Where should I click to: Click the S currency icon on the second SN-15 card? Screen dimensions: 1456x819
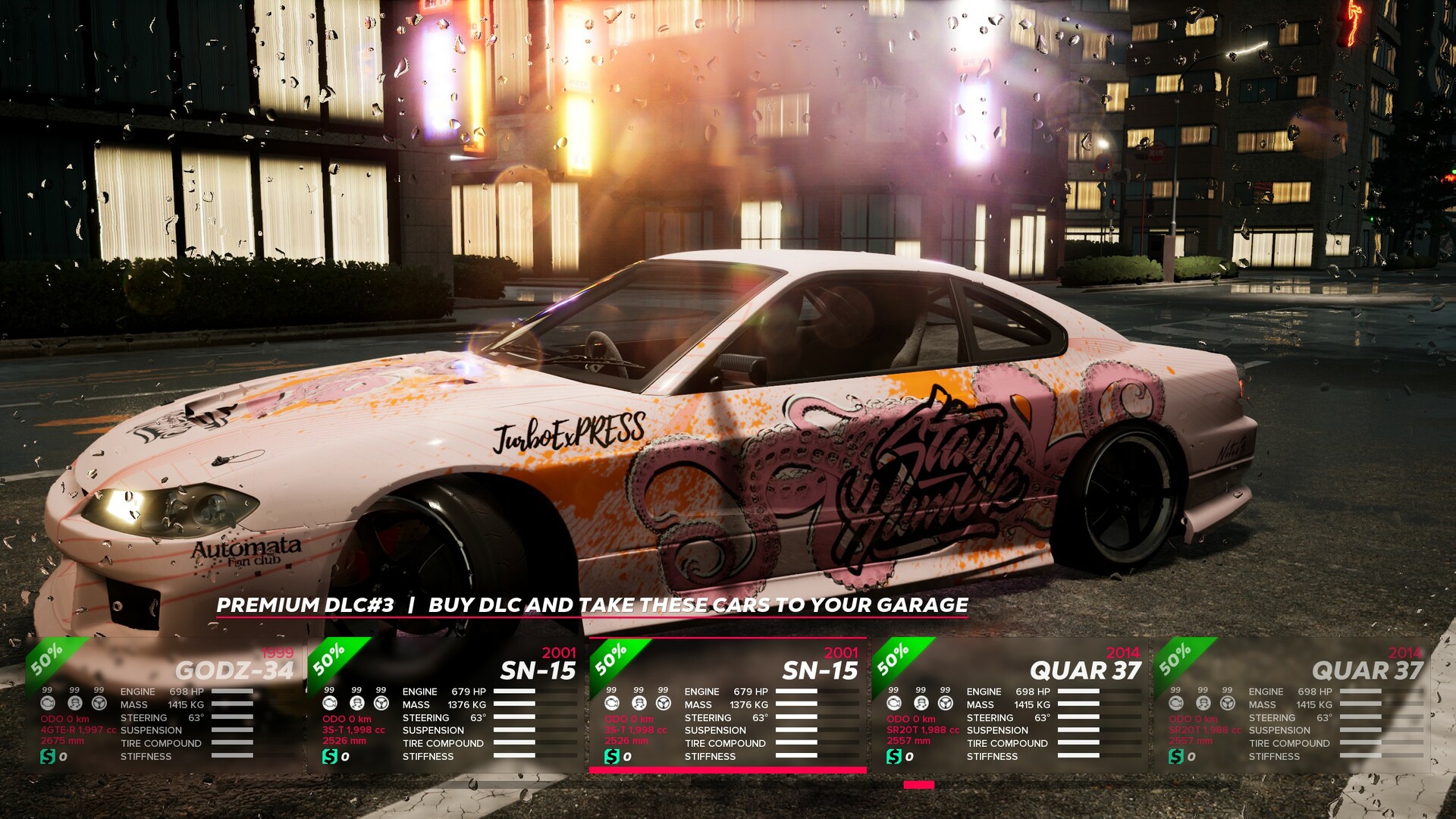(612, 757)
